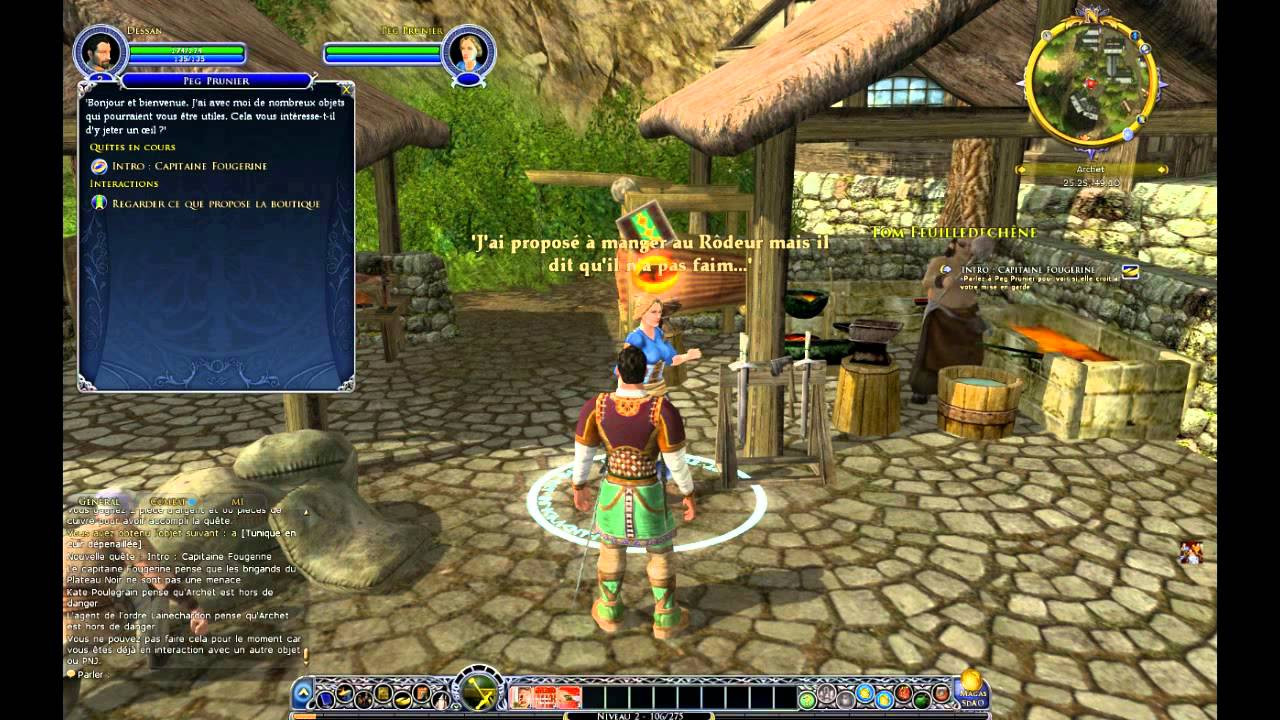This screenshot has height=720, width=1280.
Task: Click Dessan's player portrait
Action: (x=100, y=51)
